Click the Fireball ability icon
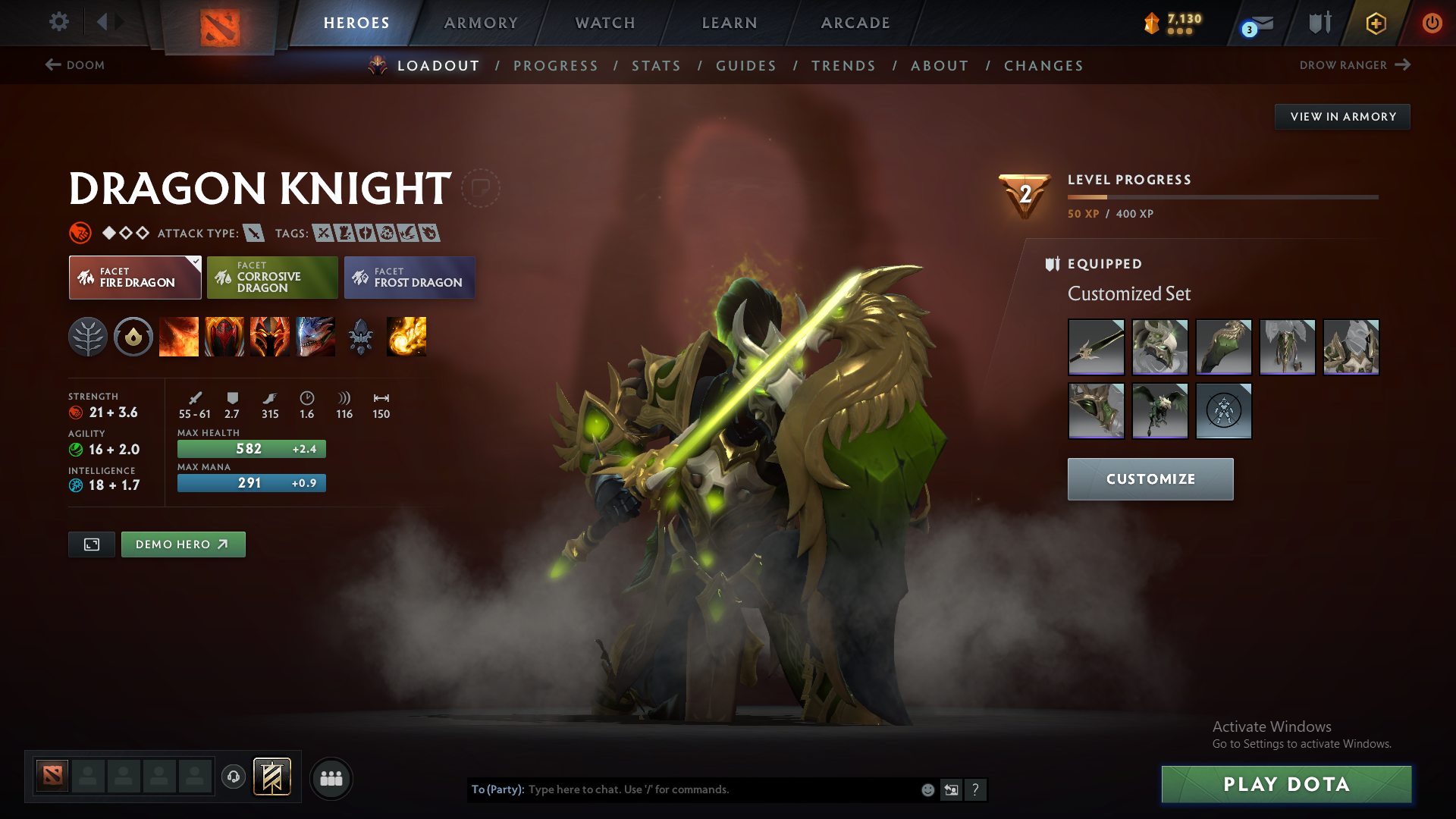Screen dimensions: 1456x819 coord(406,337)
